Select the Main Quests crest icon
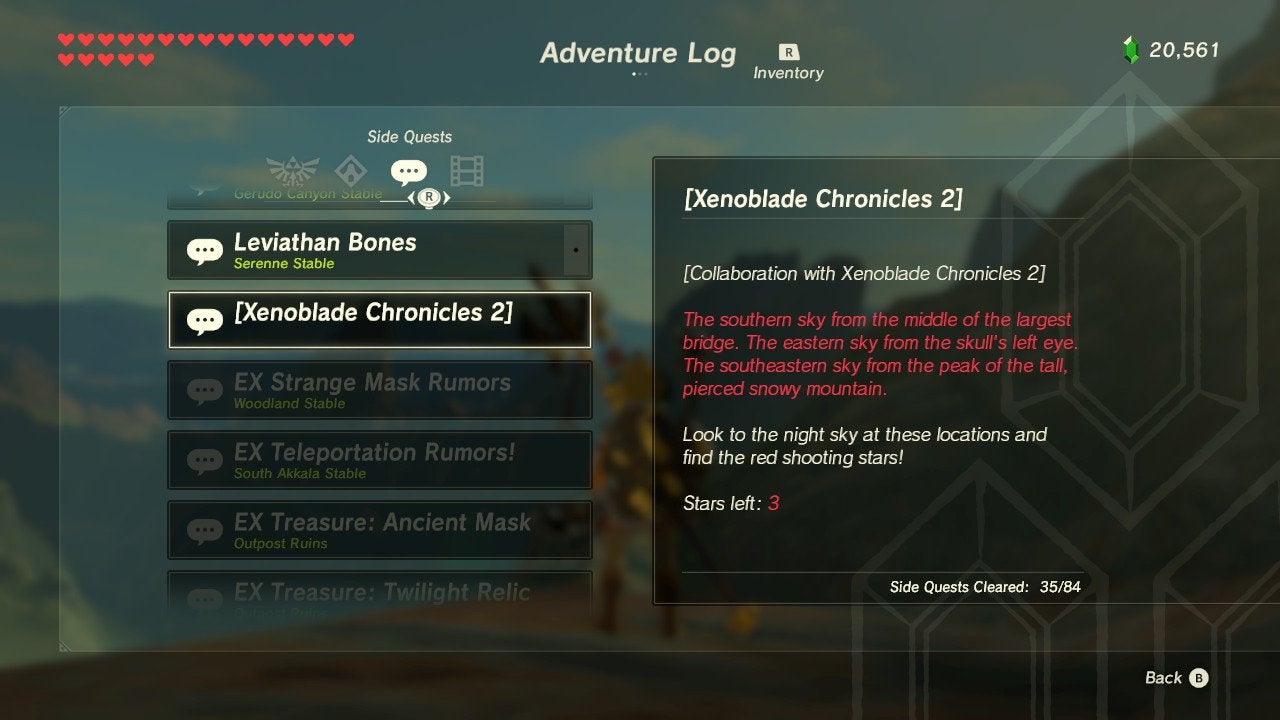This screenshot has width=1280, height=720. coord(293,169)
